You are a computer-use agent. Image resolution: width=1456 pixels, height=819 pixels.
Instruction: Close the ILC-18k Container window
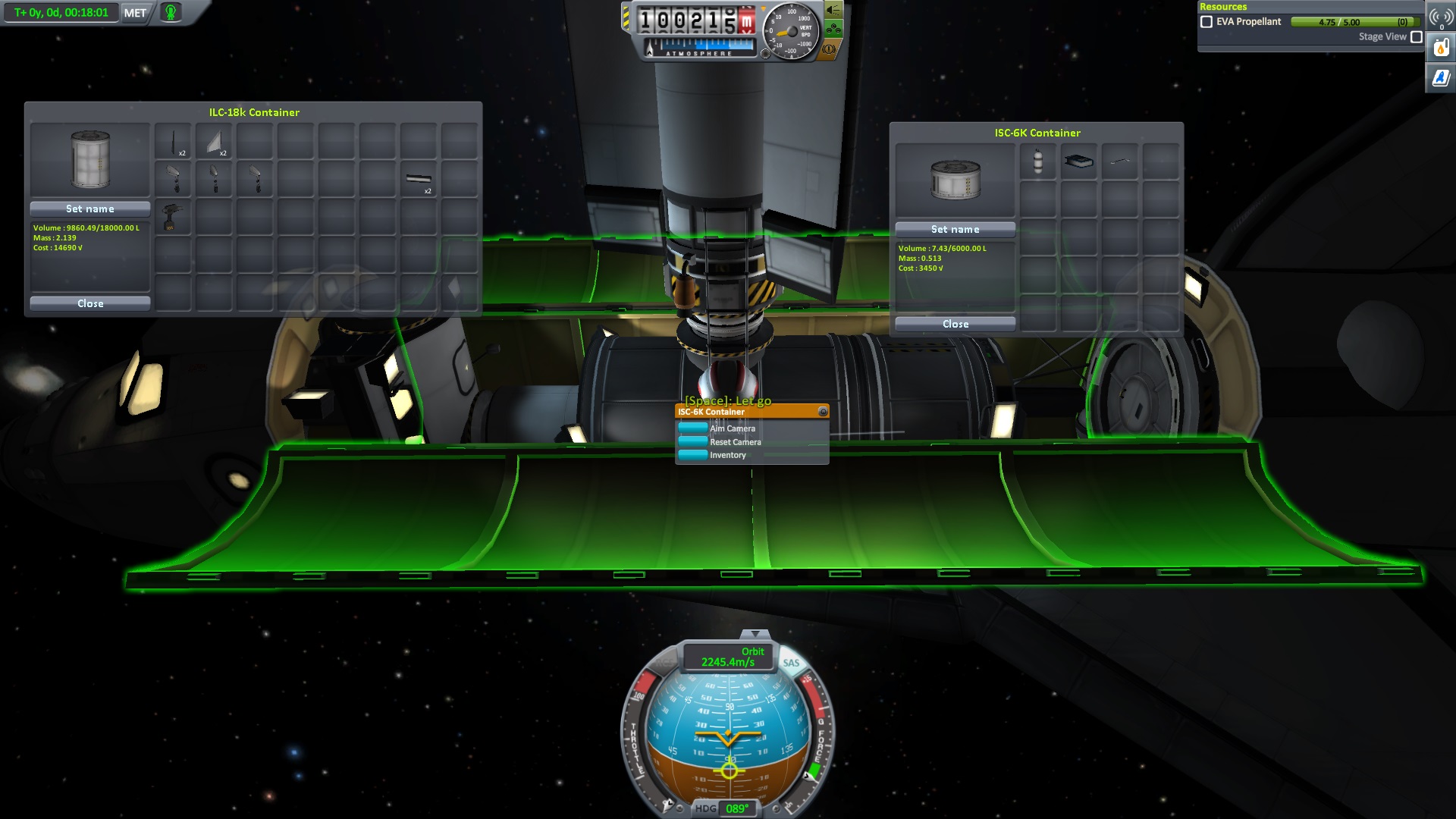point(90,303)
